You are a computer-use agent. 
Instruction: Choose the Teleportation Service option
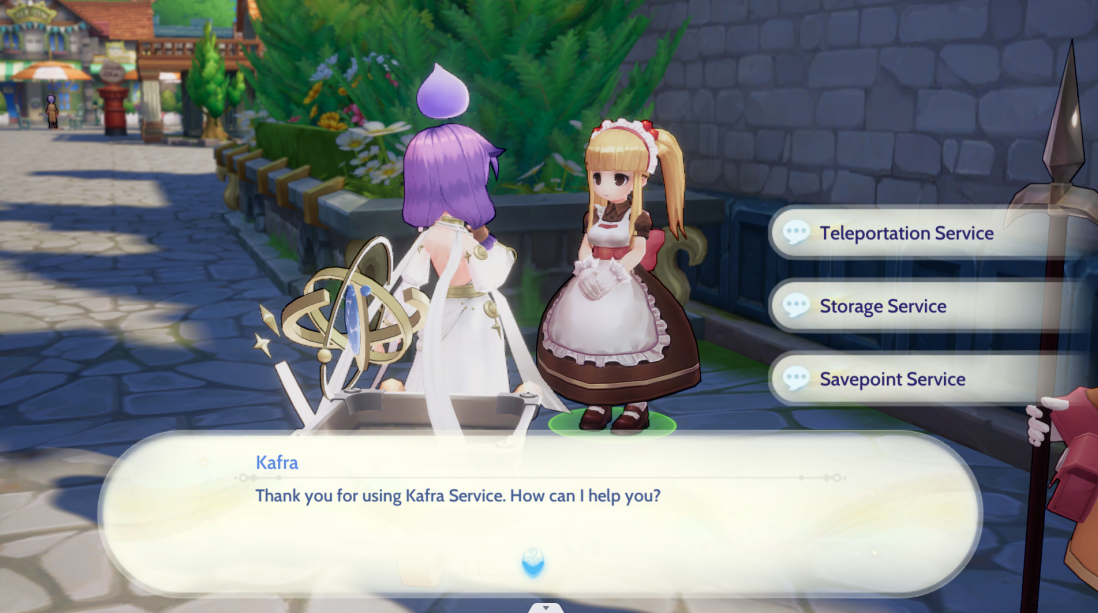[906, 233]
